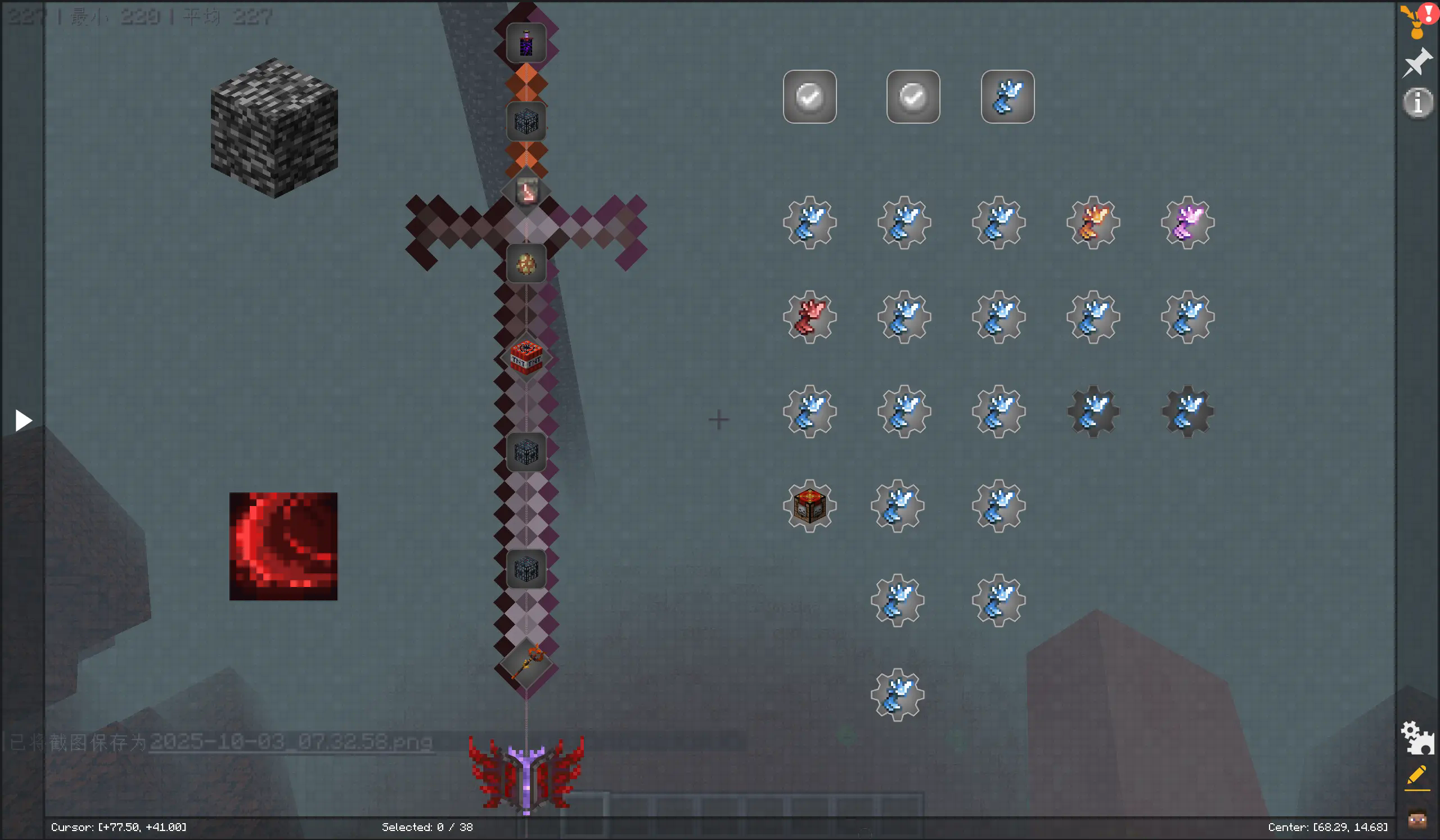Select the staff quest on the sword tip
Screen dimensions: 1440x840
(x=526, y=663)
